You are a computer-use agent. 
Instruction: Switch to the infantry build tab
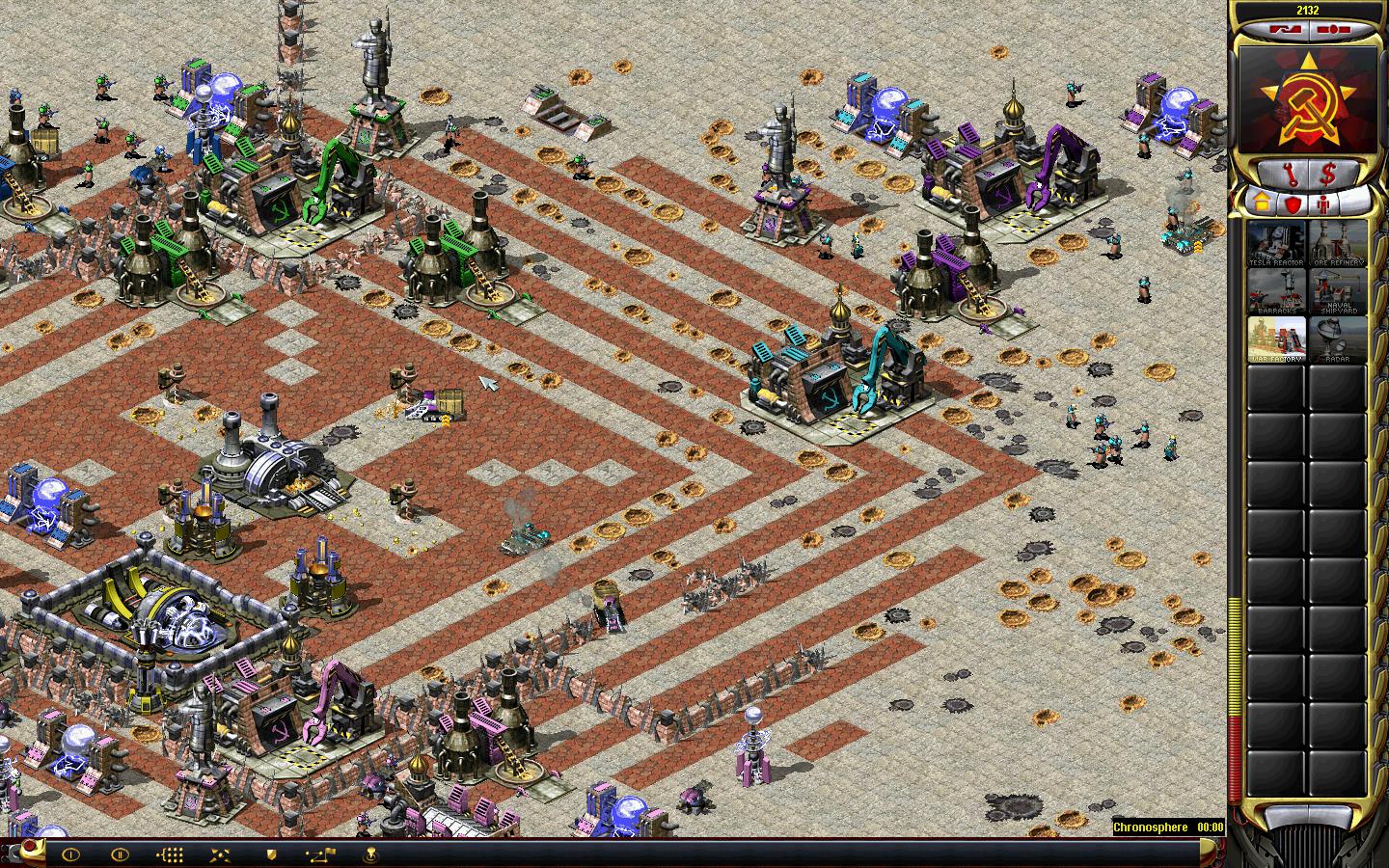(1322, 203)
